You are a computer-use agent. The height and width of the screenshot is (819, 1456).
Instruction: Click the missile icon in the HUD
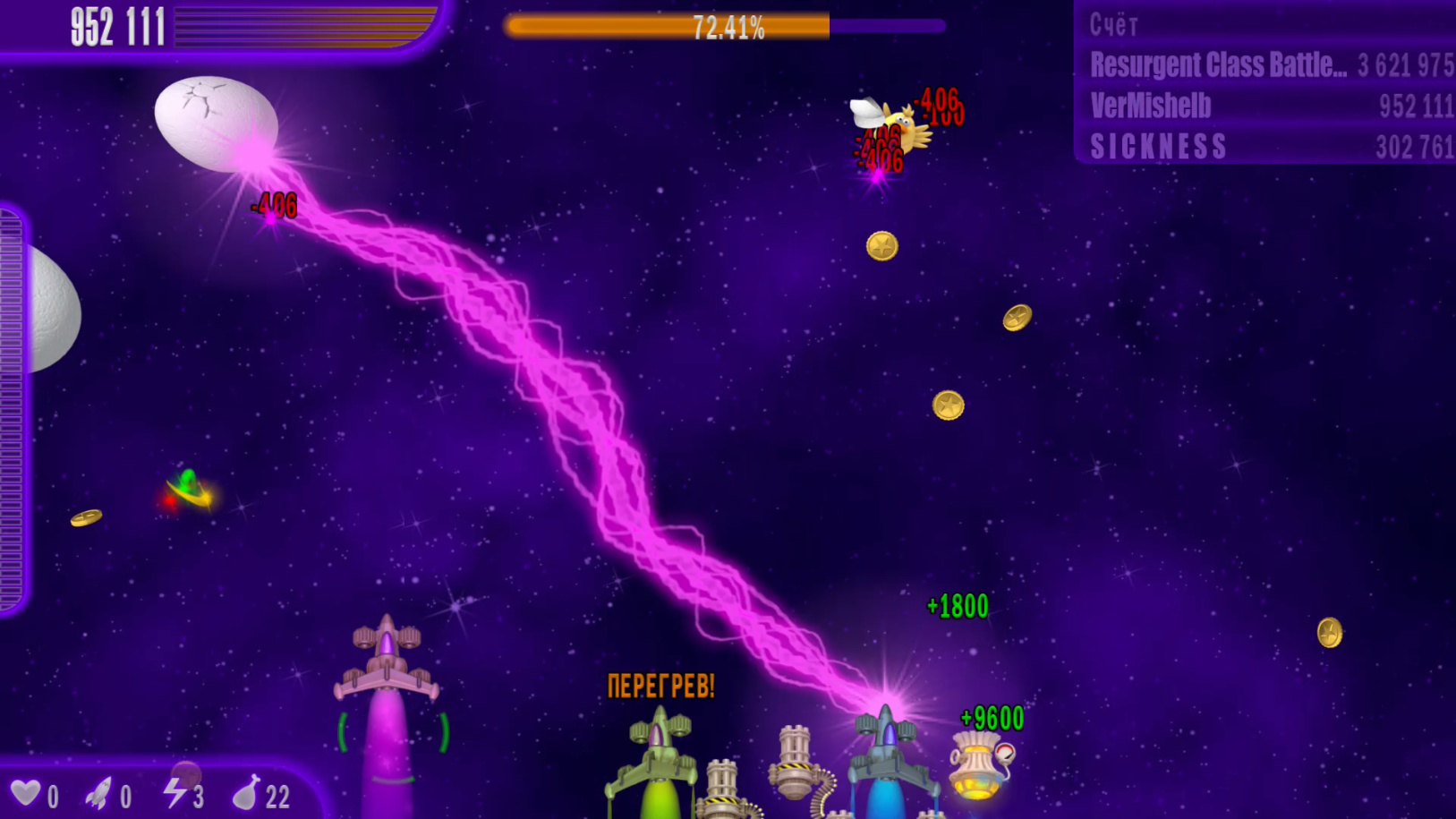pyautogui.click(x=99, y=793)
